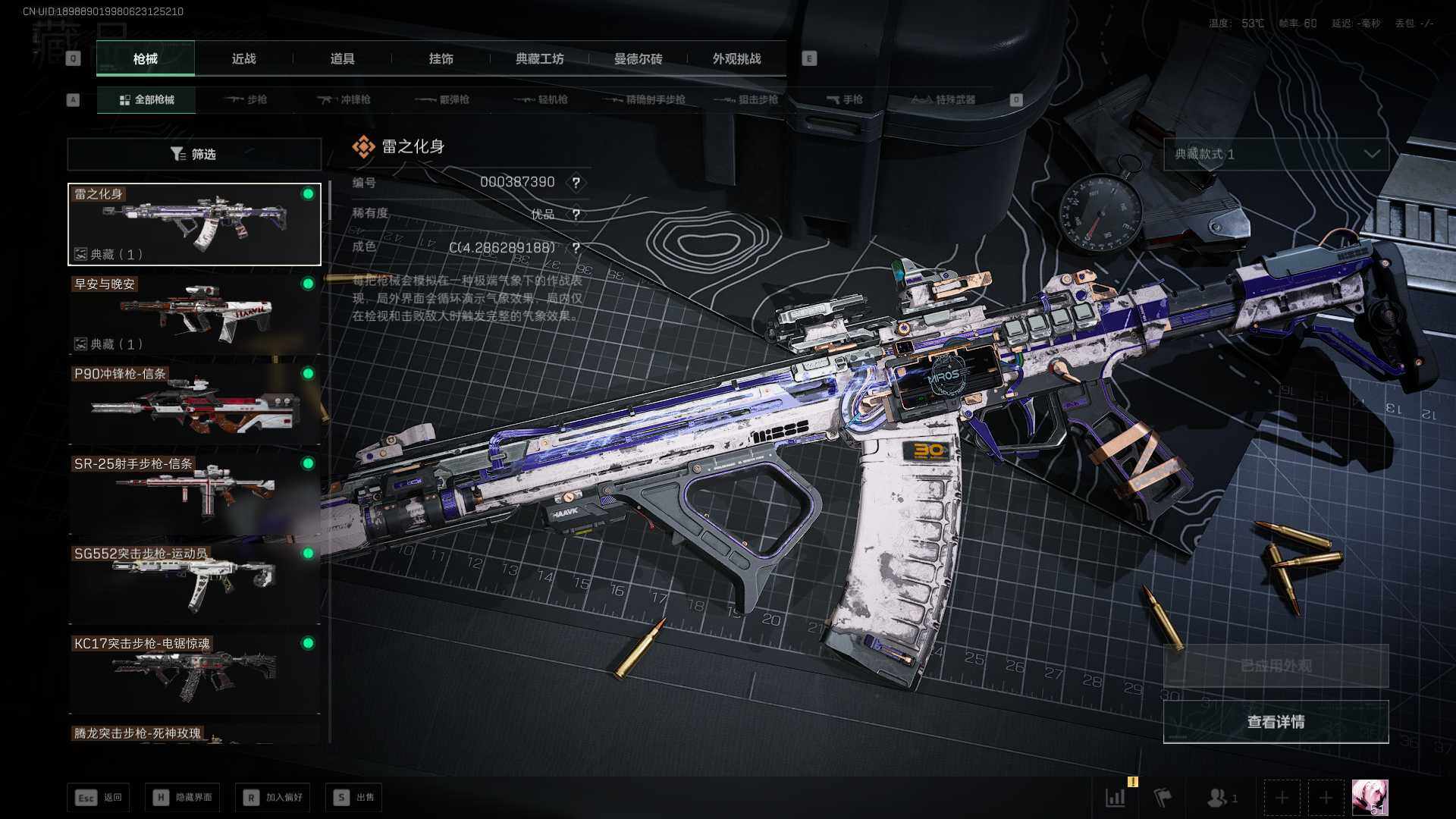Open the player avatar profile icon

tap(1370, 798)
